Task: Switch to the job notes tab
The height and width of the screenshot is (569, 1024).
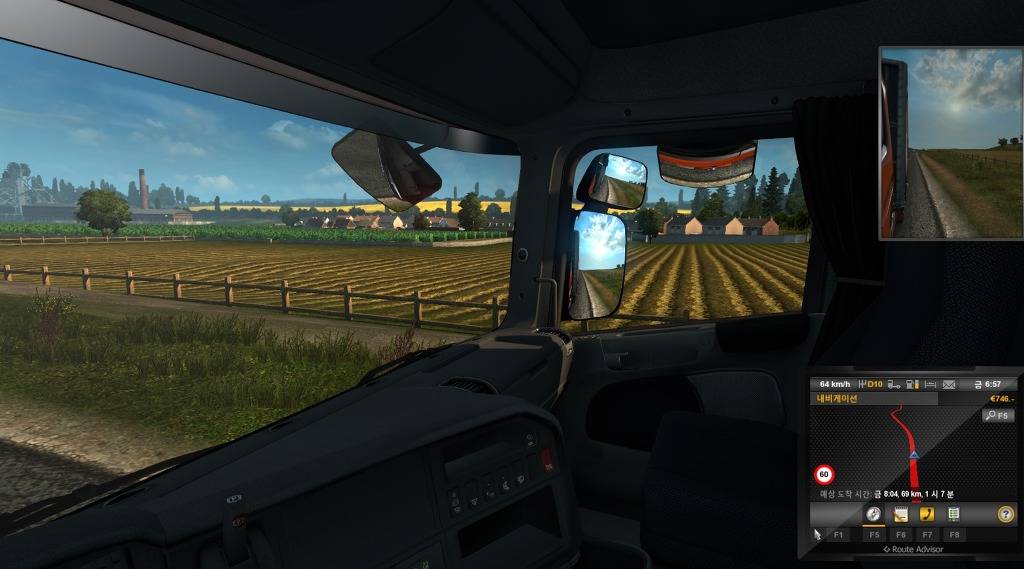Action: [900, 514]
